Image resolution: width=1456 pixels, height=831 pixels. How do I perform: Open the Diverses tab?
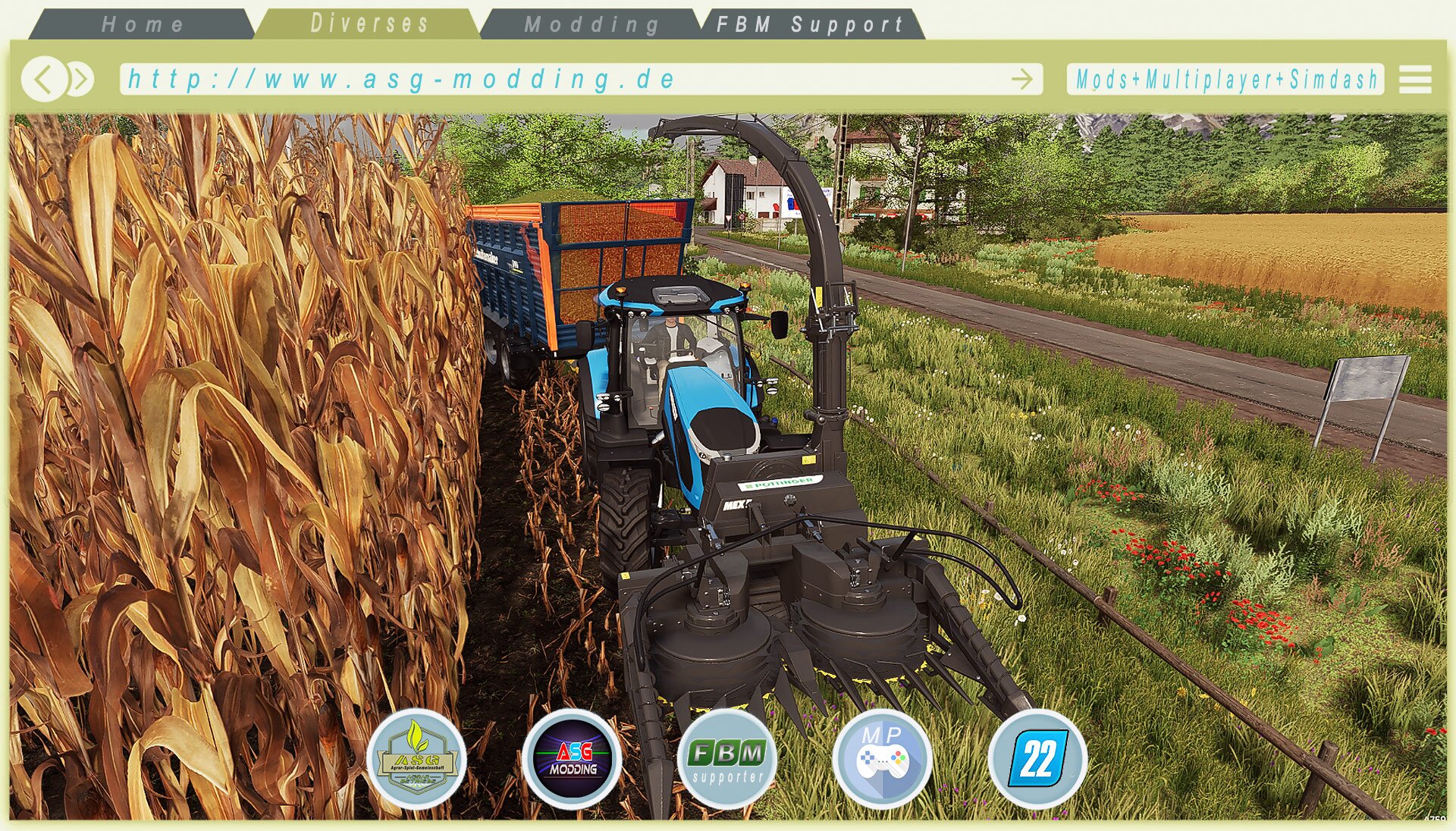click(x=369, y=24)
